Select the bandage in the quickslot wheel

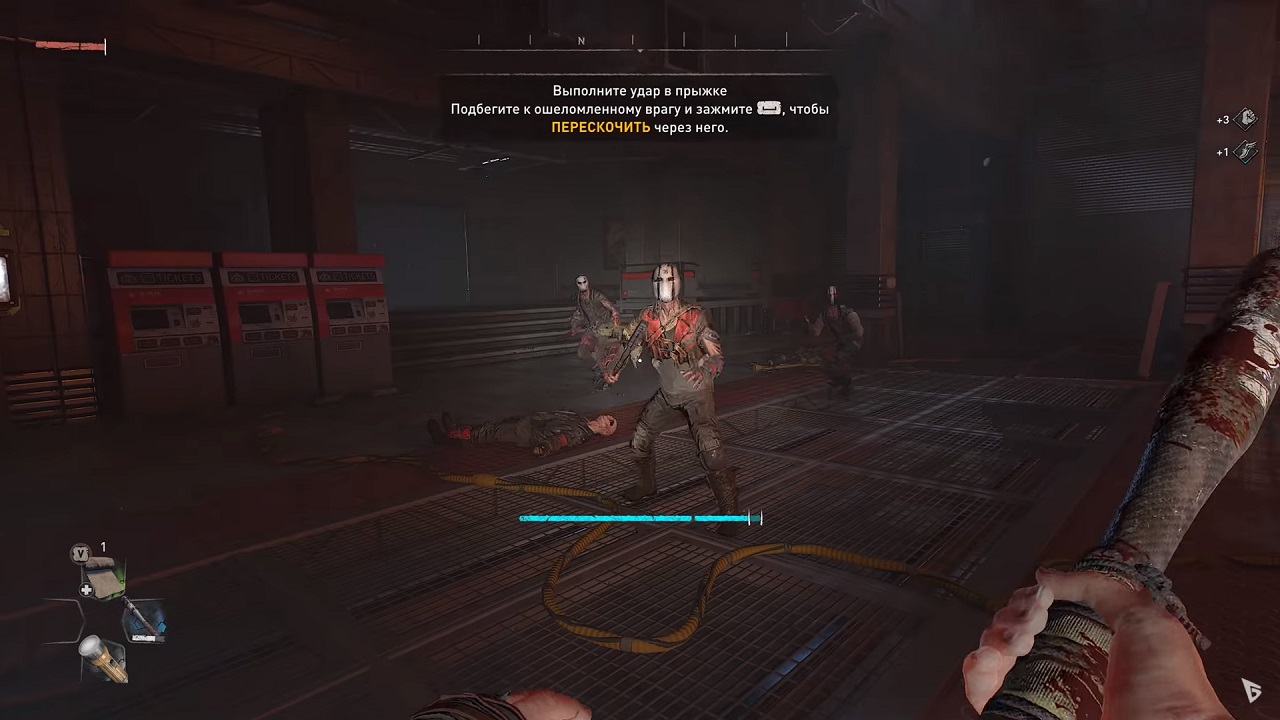(x=103, y=575)
